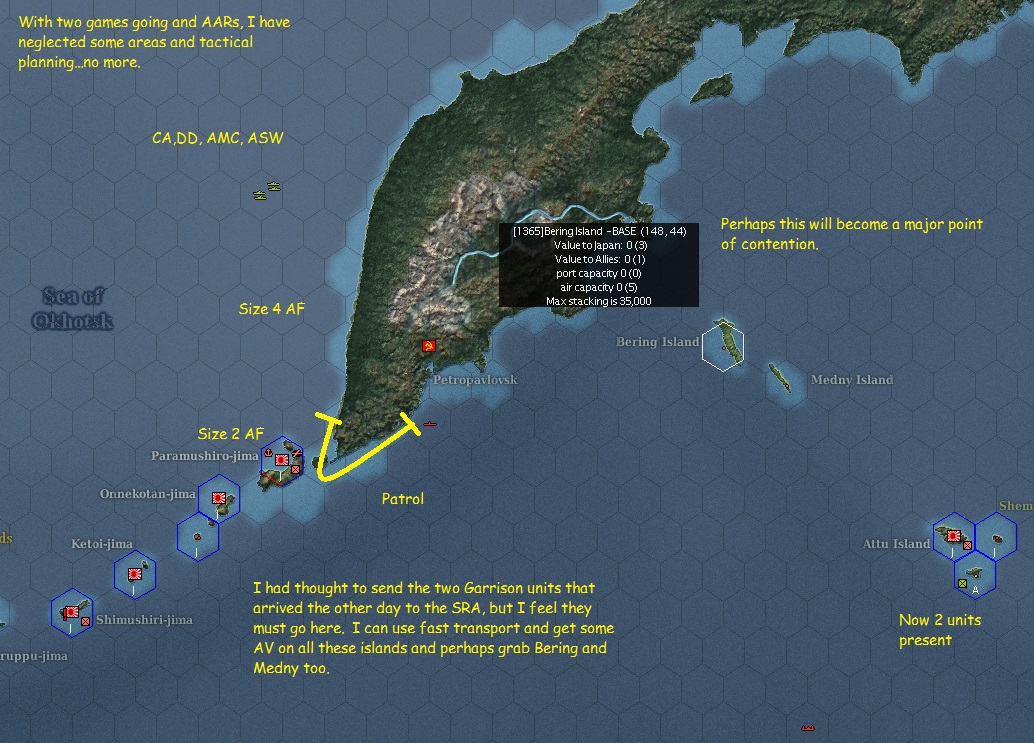The height and width of the screenshot is (743, 1034).
Task: Choose the Paramushiro-jima Japanese base
Action: 282,461
